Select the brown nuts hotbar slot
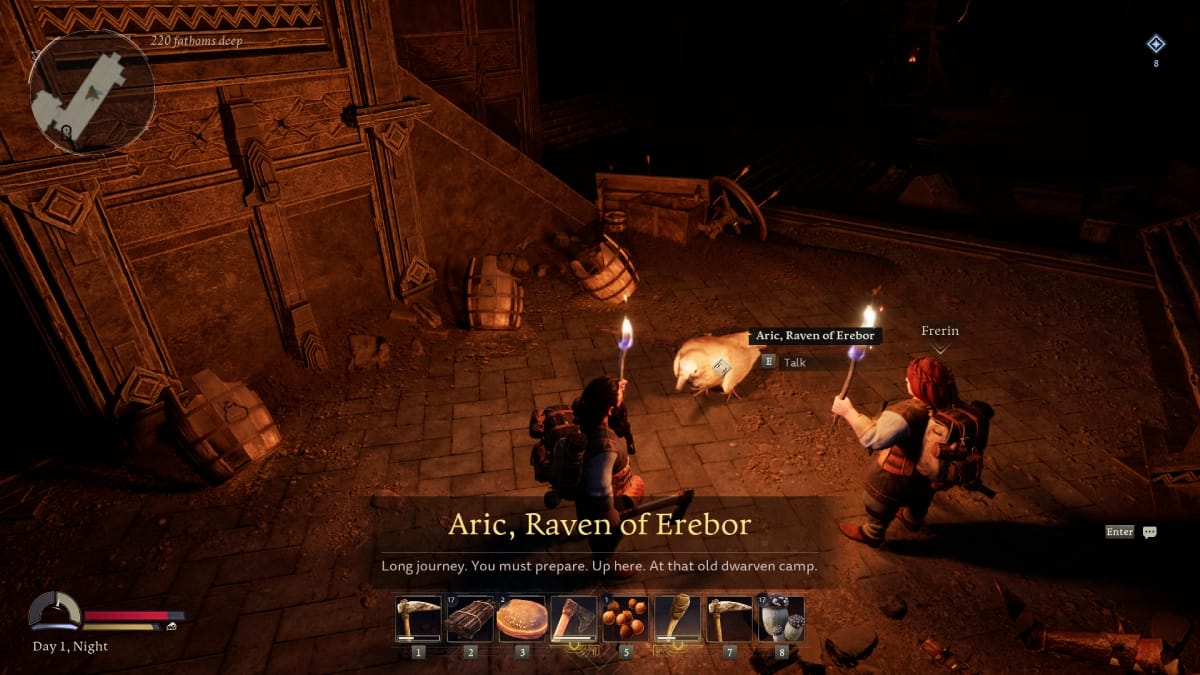This screenshot has width=1200, height=675. [626, 619]
